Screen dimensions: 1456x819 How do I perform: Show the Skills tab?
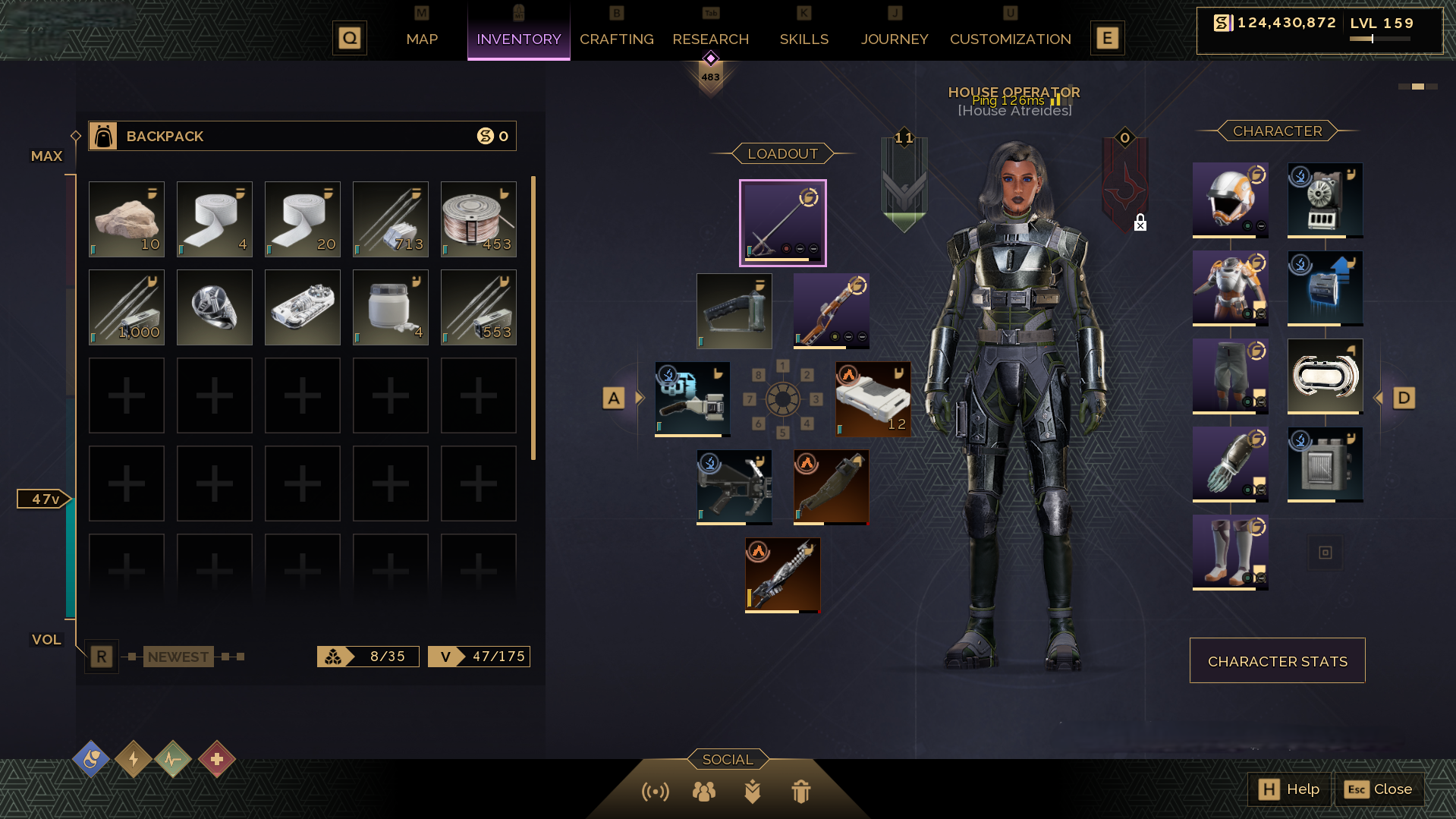point(803,39)
